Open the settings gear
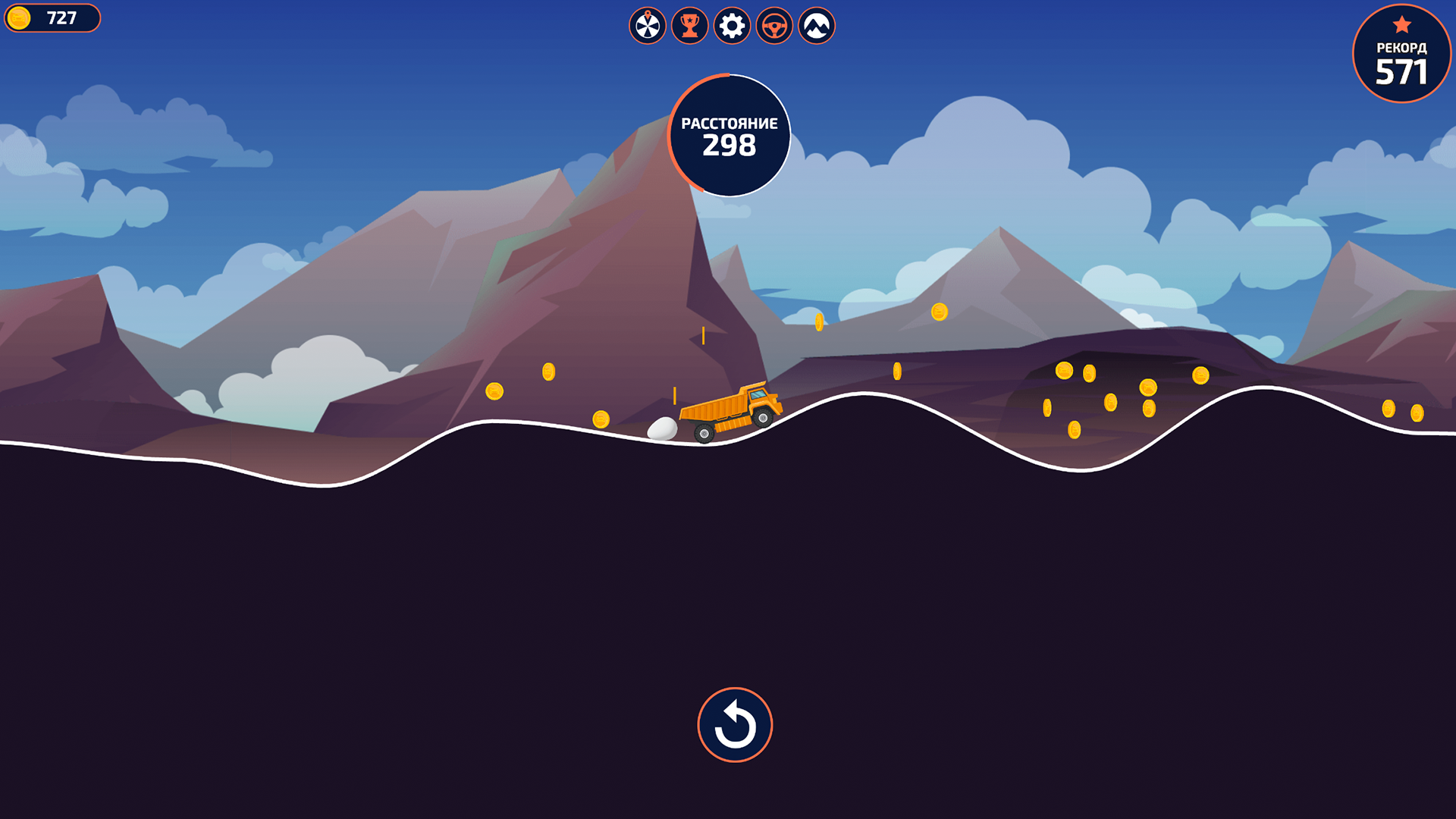The height and width of the screenshot is (819, 1456). (730, 26)
